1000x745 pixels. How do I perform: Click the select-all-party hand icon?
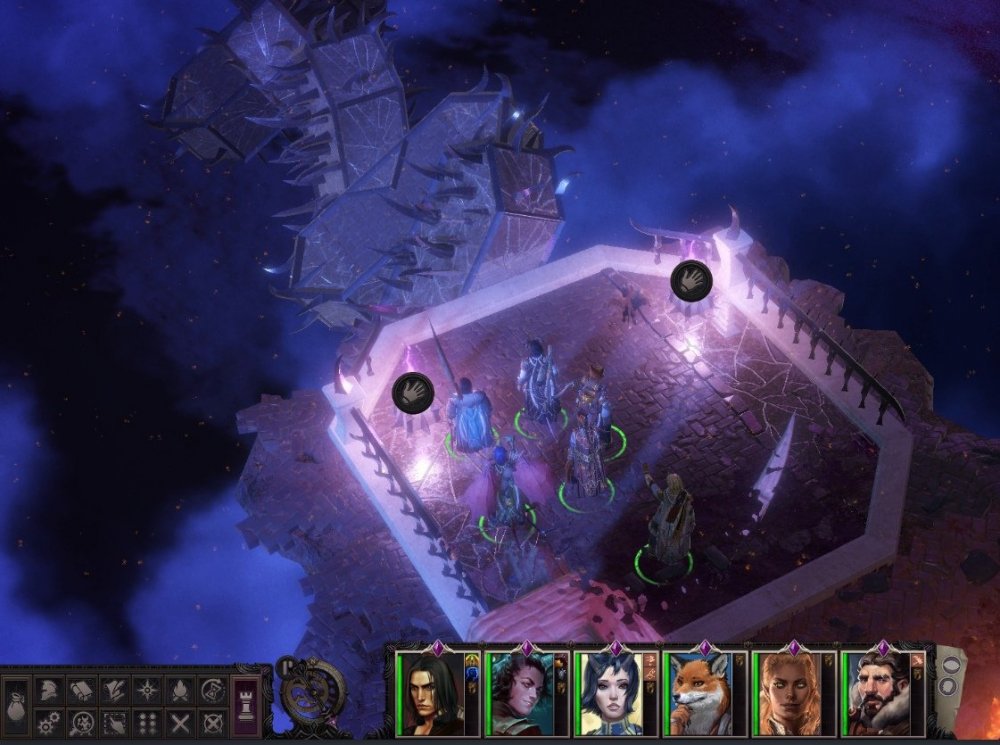coord(114,722)
